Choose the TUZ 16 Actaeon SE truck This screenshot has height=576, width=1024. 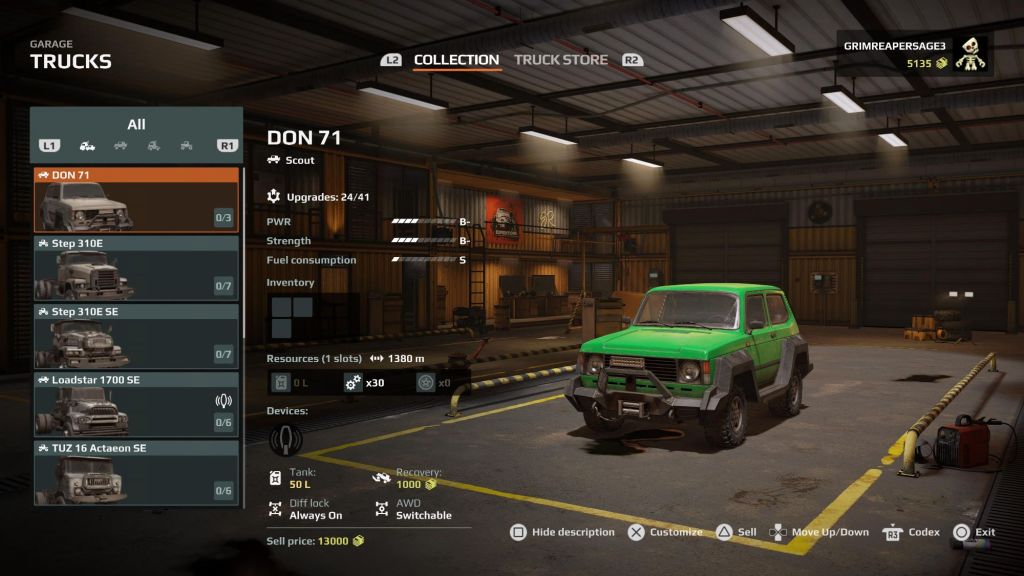coord(136,472)
